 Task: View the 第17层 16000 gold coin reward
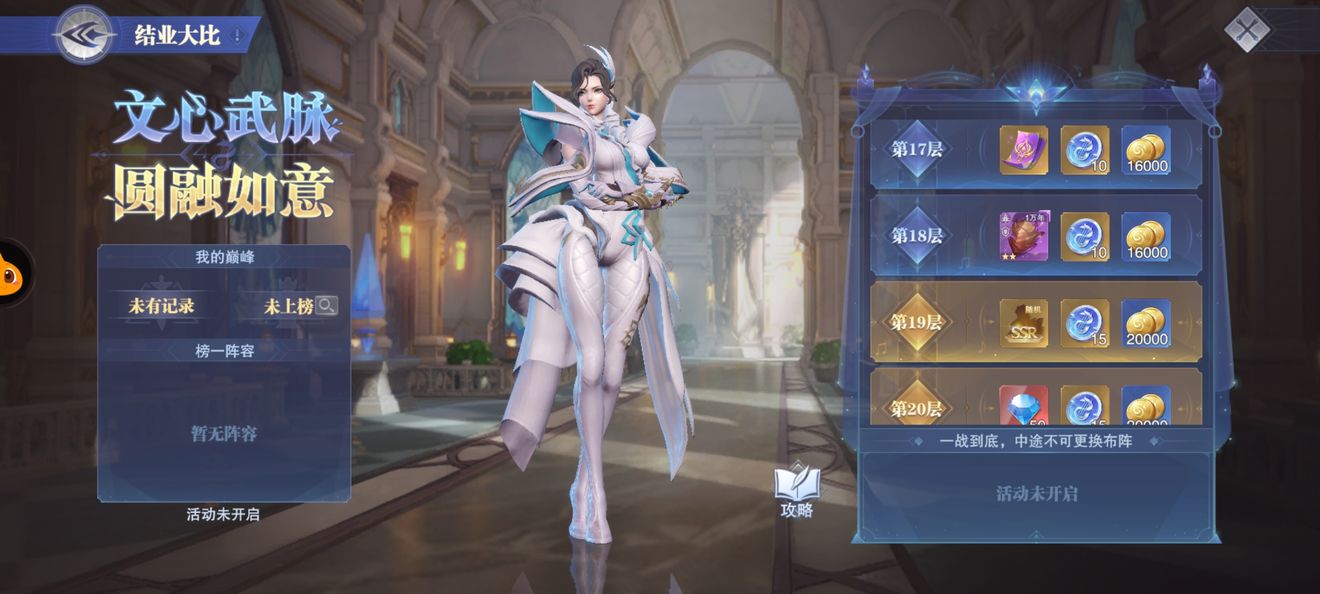[x=1146, y=150]
